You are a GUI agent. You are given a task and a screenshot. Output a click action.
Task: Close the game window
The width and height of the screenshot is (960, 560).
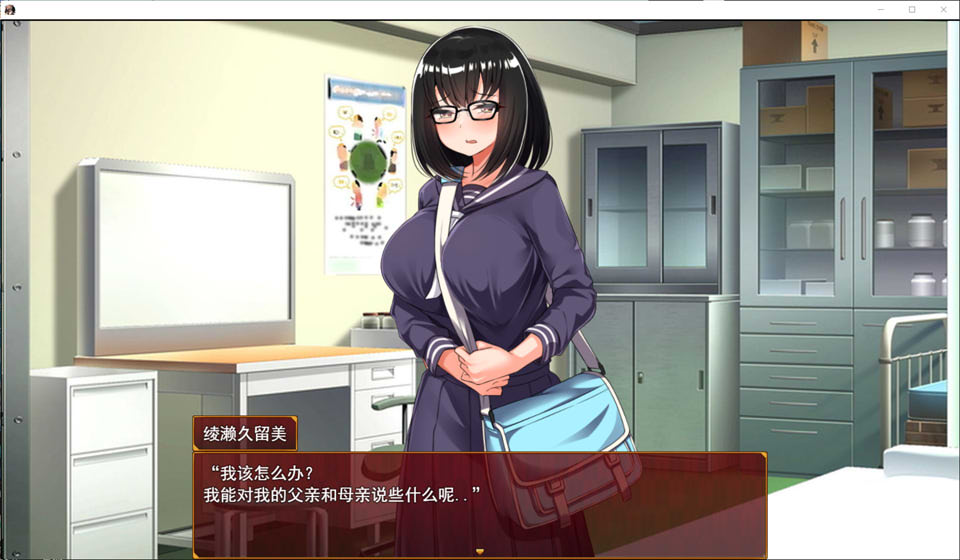pyautogui.click(x=942, y=9)
